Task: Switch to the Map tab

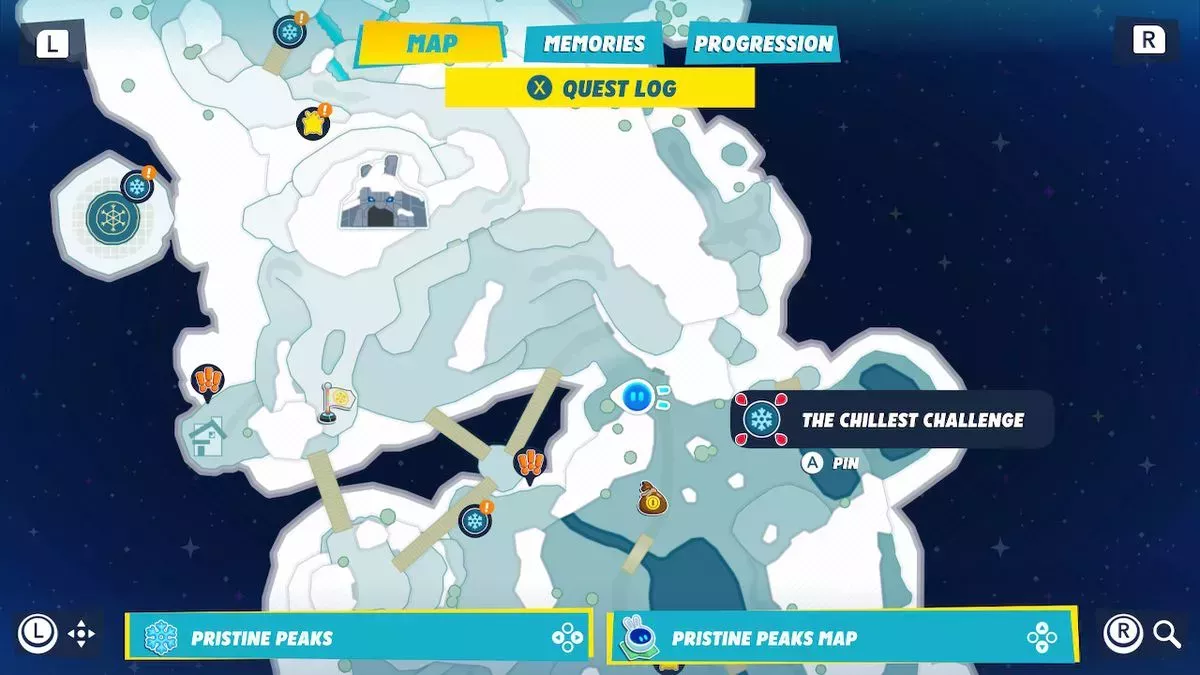Action: coord(431,44)
